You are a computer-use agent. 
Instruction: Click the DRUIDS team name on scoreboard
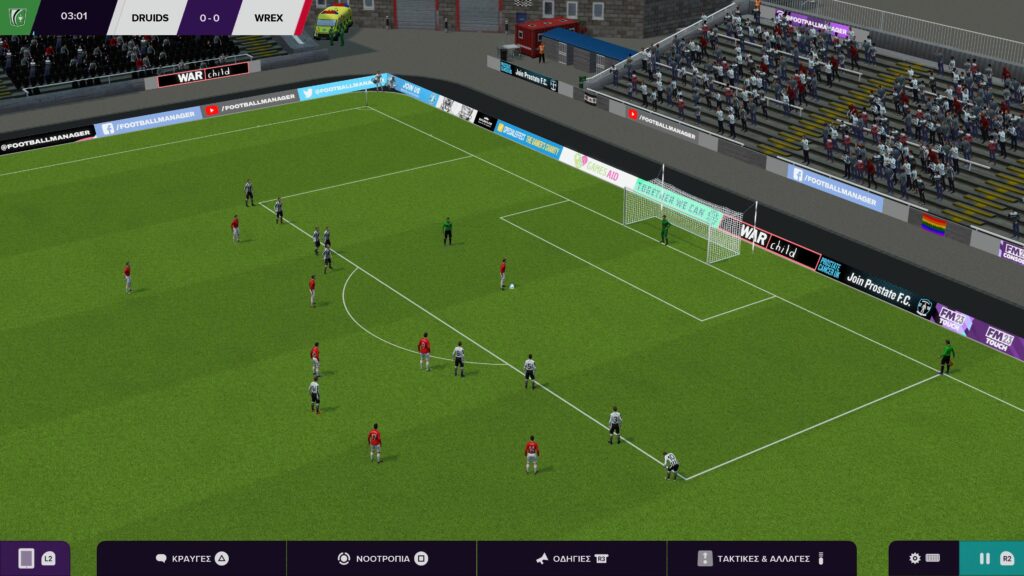(x=149, y=17)
